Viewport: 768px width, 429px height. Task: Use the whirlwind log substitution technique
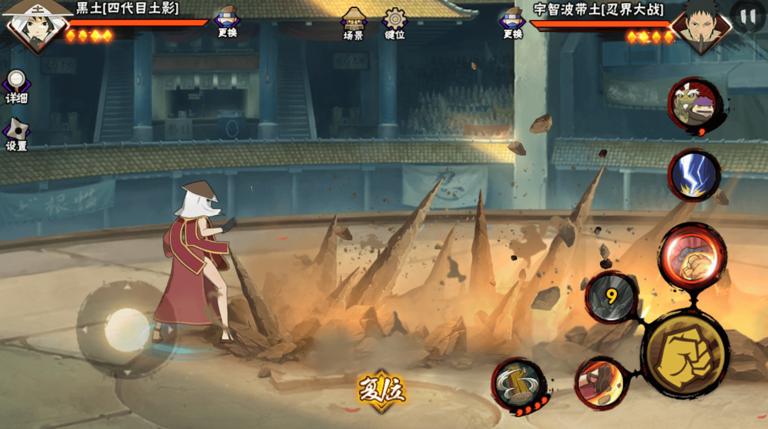click(519, 383)
